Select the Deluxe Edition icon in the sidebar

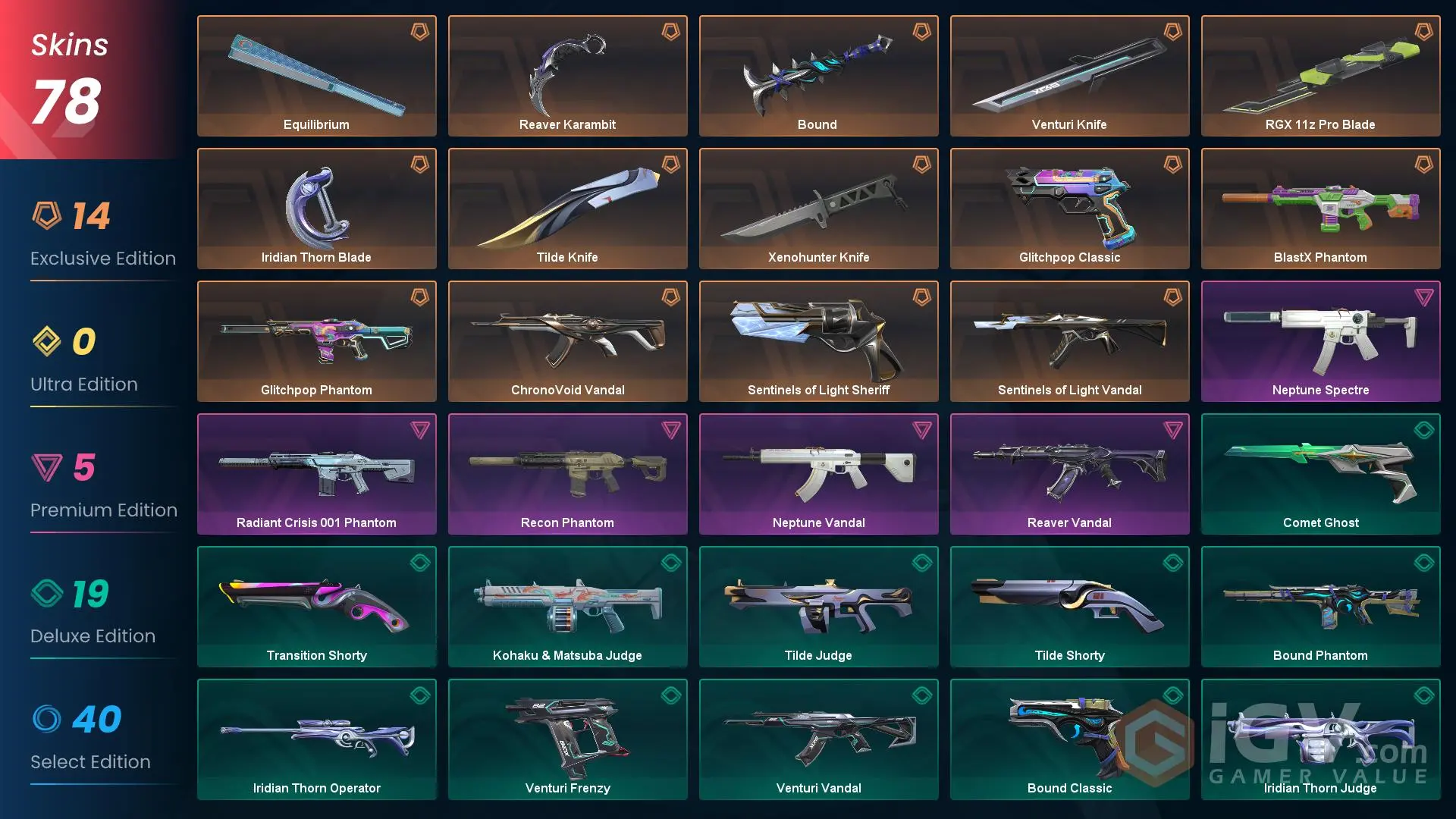pyautogui.click(x=47, y=594)
